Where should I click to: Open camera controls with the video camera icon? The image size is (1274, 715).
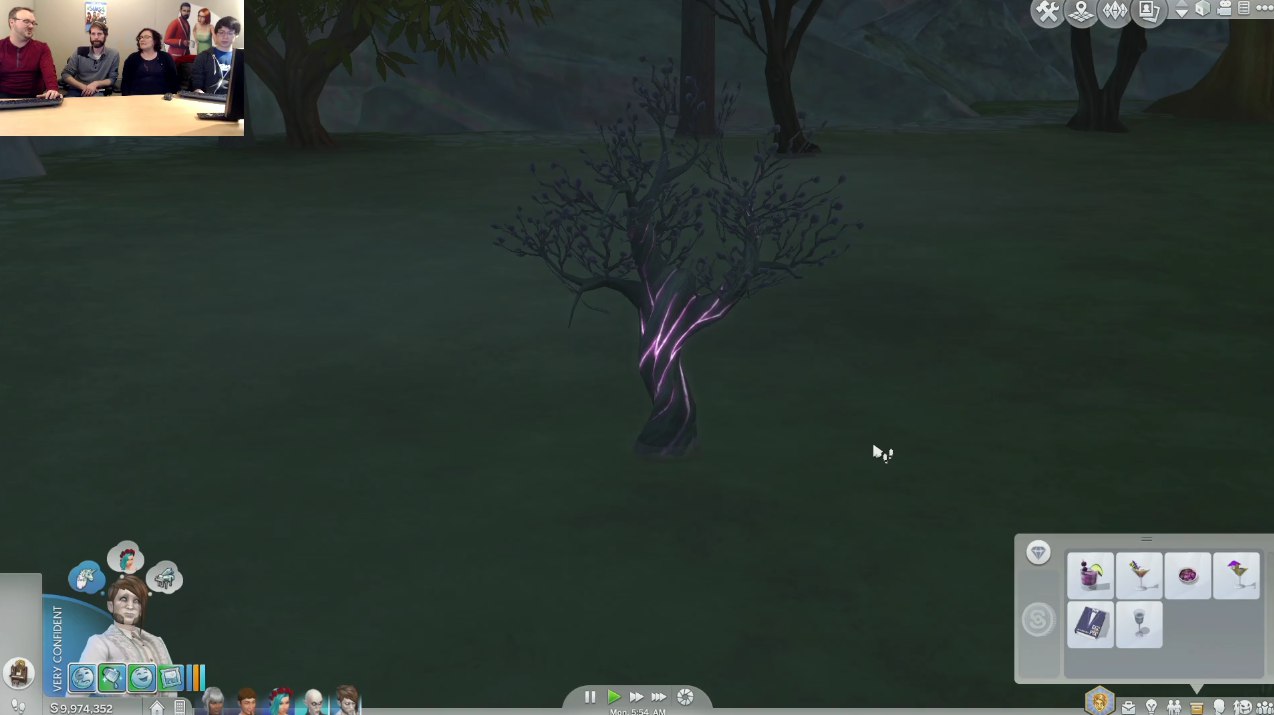(x=1224, y=9)
